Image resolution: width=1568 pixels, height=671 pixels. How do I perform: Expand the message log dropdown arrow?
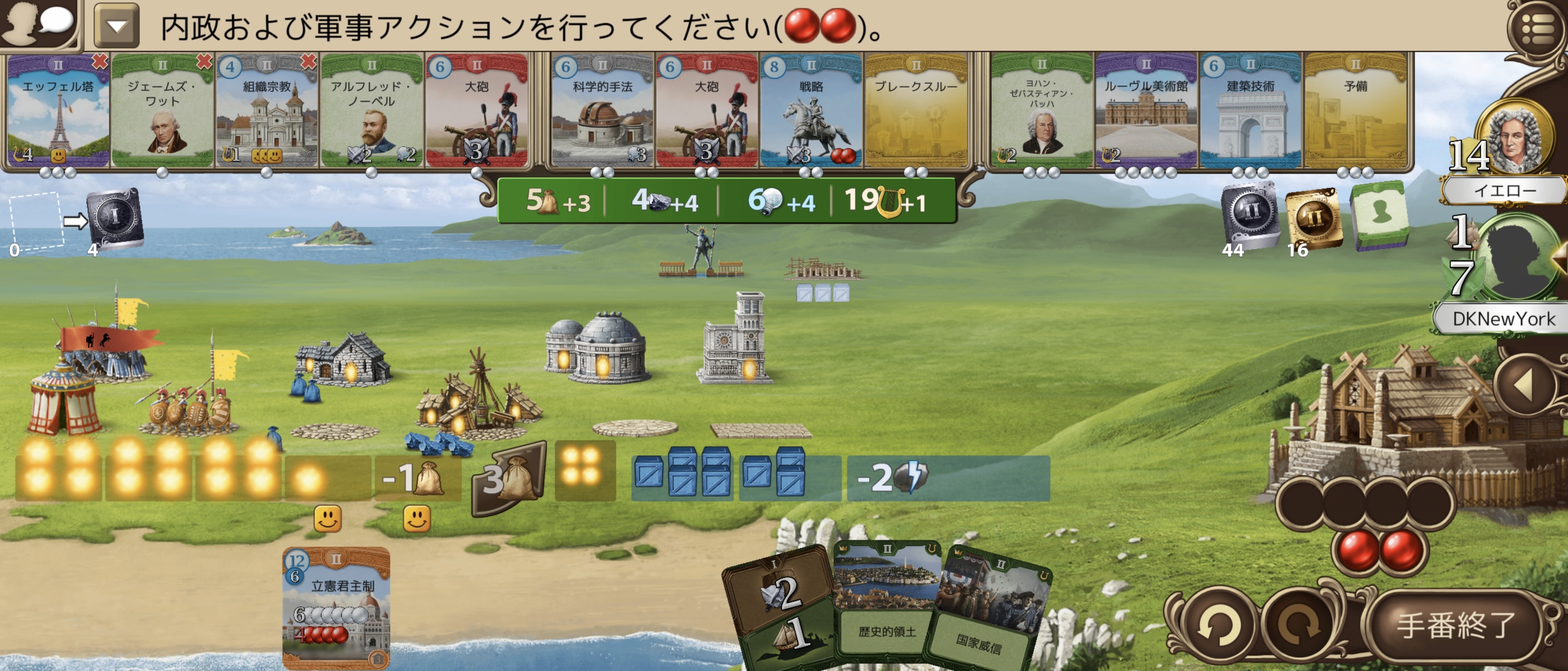click(x=116, y=26)
